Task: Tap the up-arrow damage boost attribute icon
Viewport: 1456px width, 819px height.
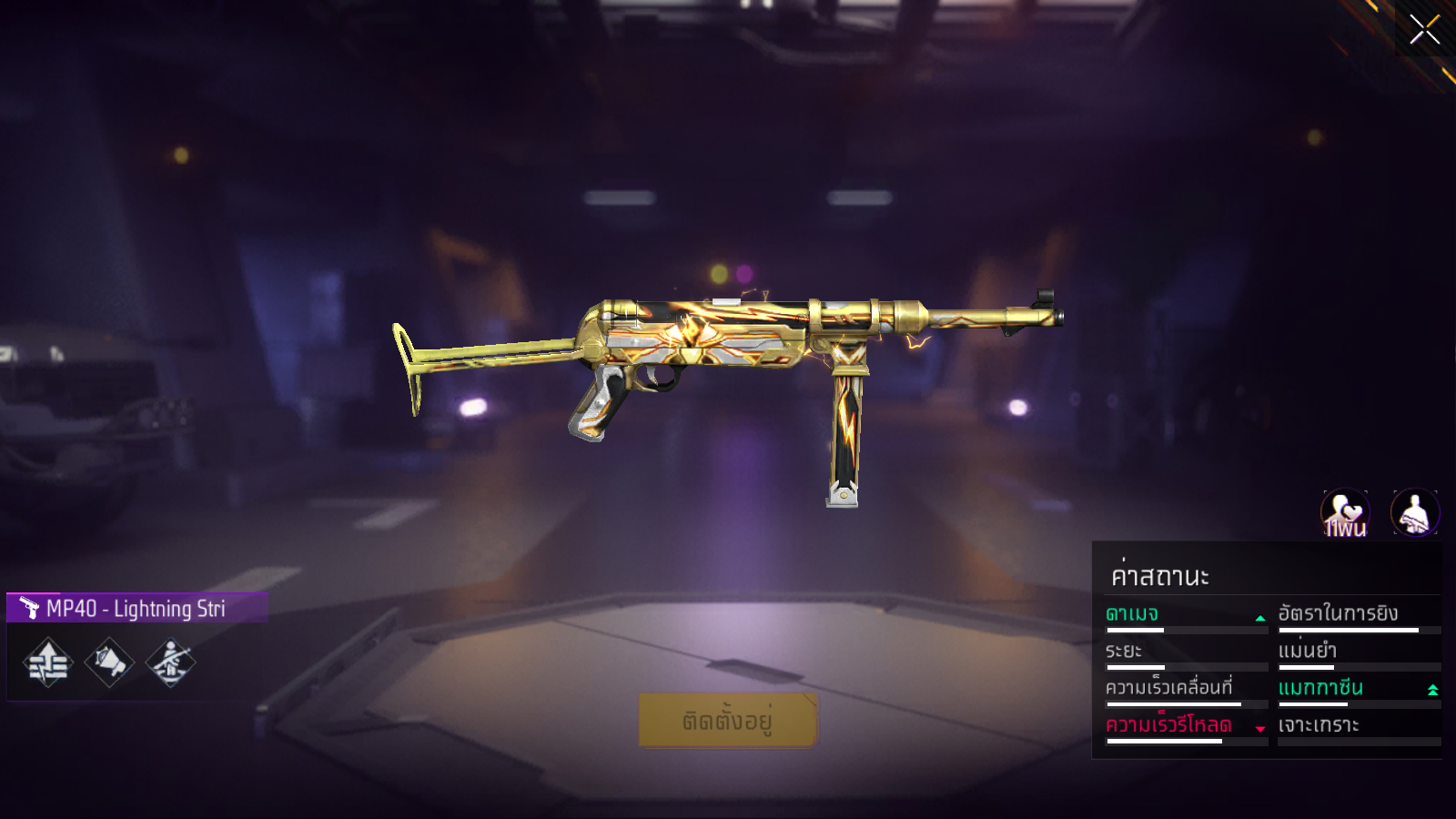Action: coord(48,662)
